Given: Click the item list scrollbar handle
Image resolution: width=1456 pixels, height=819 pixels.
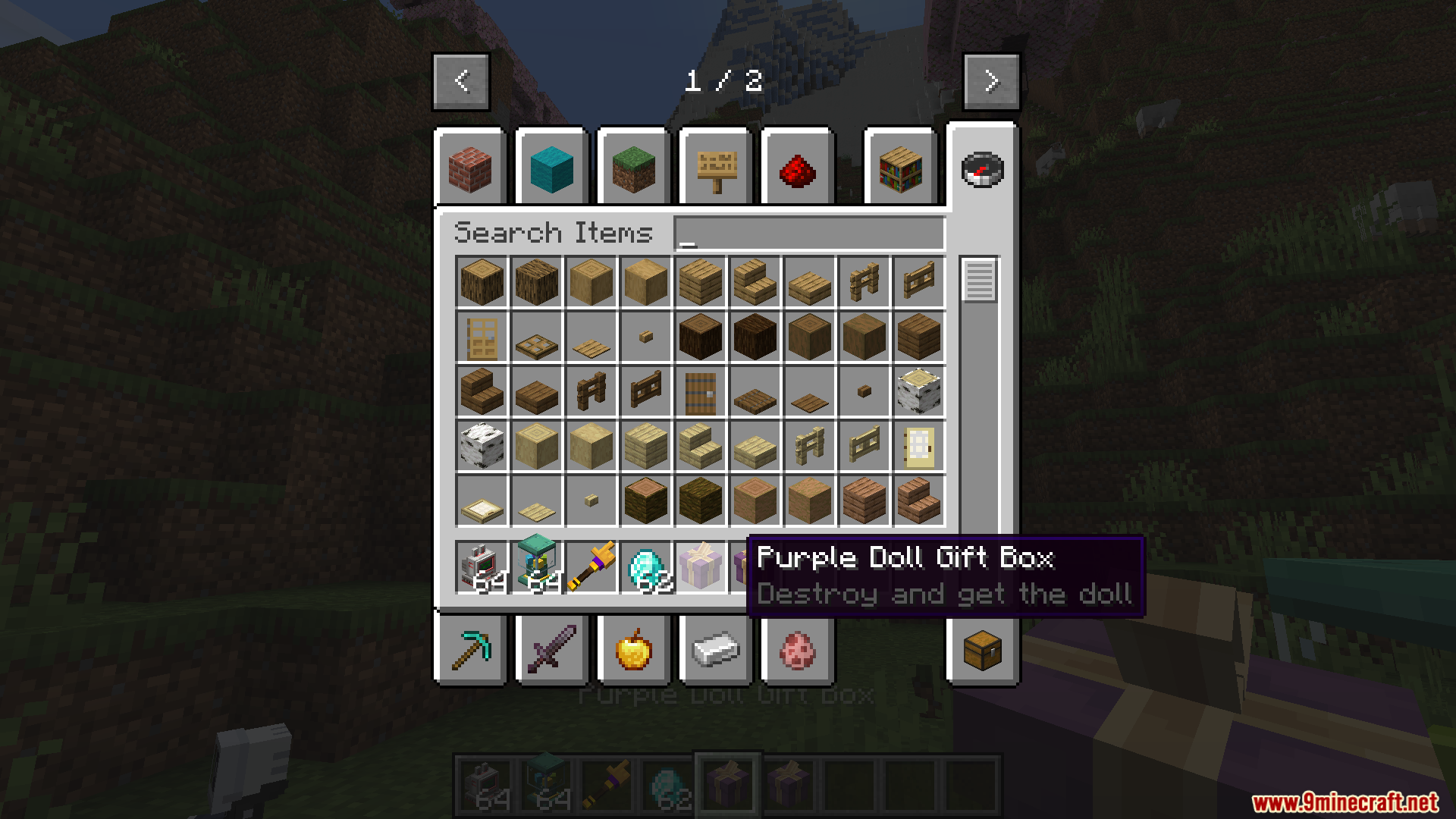Looking at the screenshot, I should coord(979,280).
